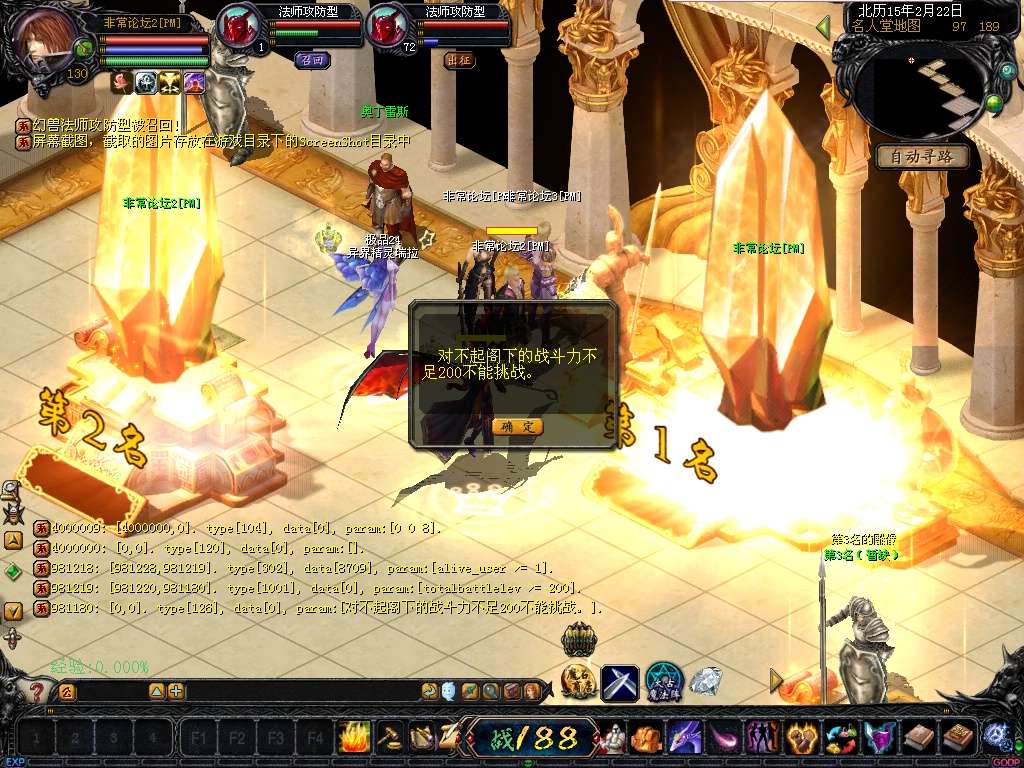
Task: Select the player portrait with red hair
Action: [x=45, y=39]
